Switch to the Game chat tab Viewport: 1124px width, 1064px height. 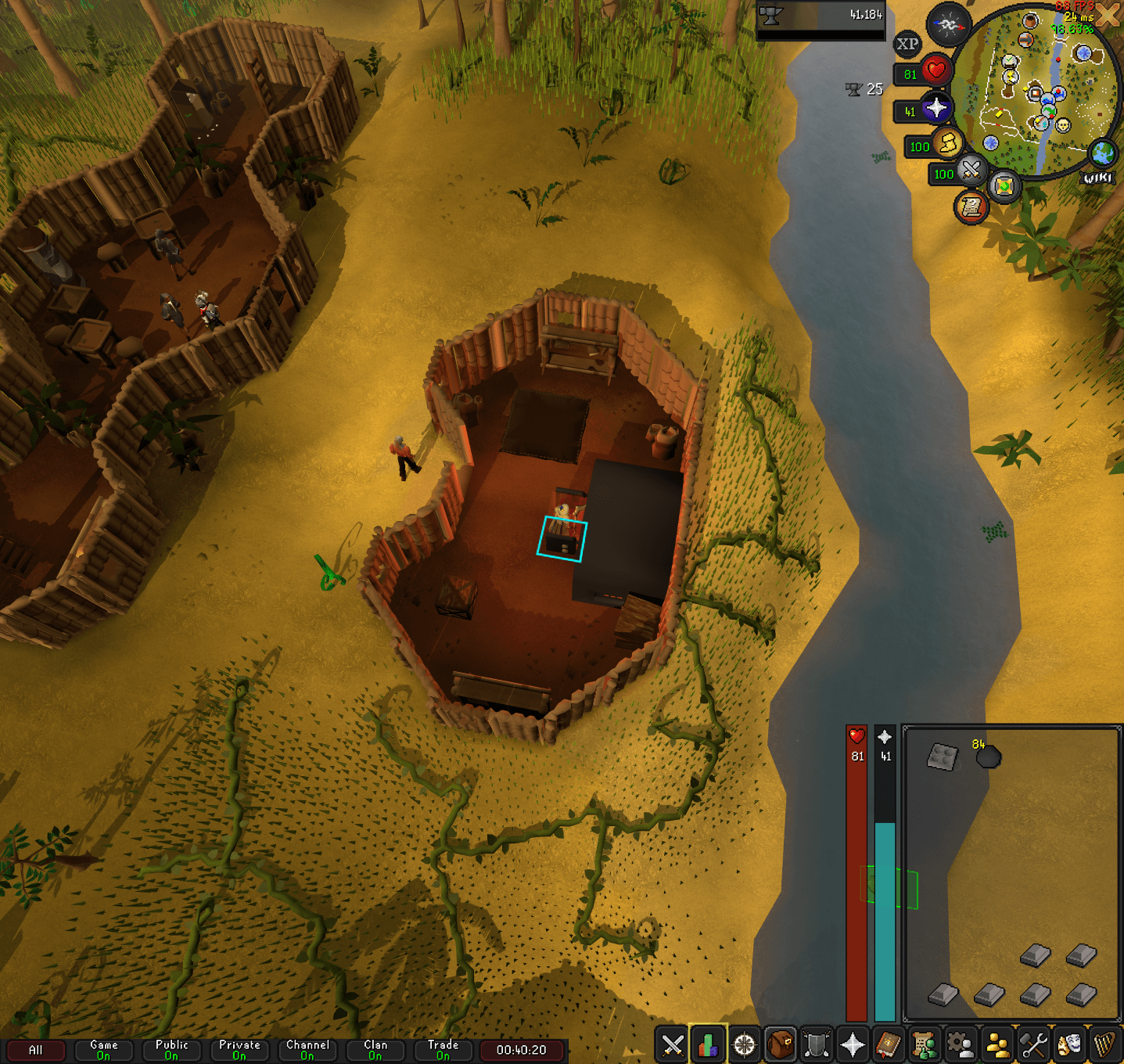coord(102,1051)
